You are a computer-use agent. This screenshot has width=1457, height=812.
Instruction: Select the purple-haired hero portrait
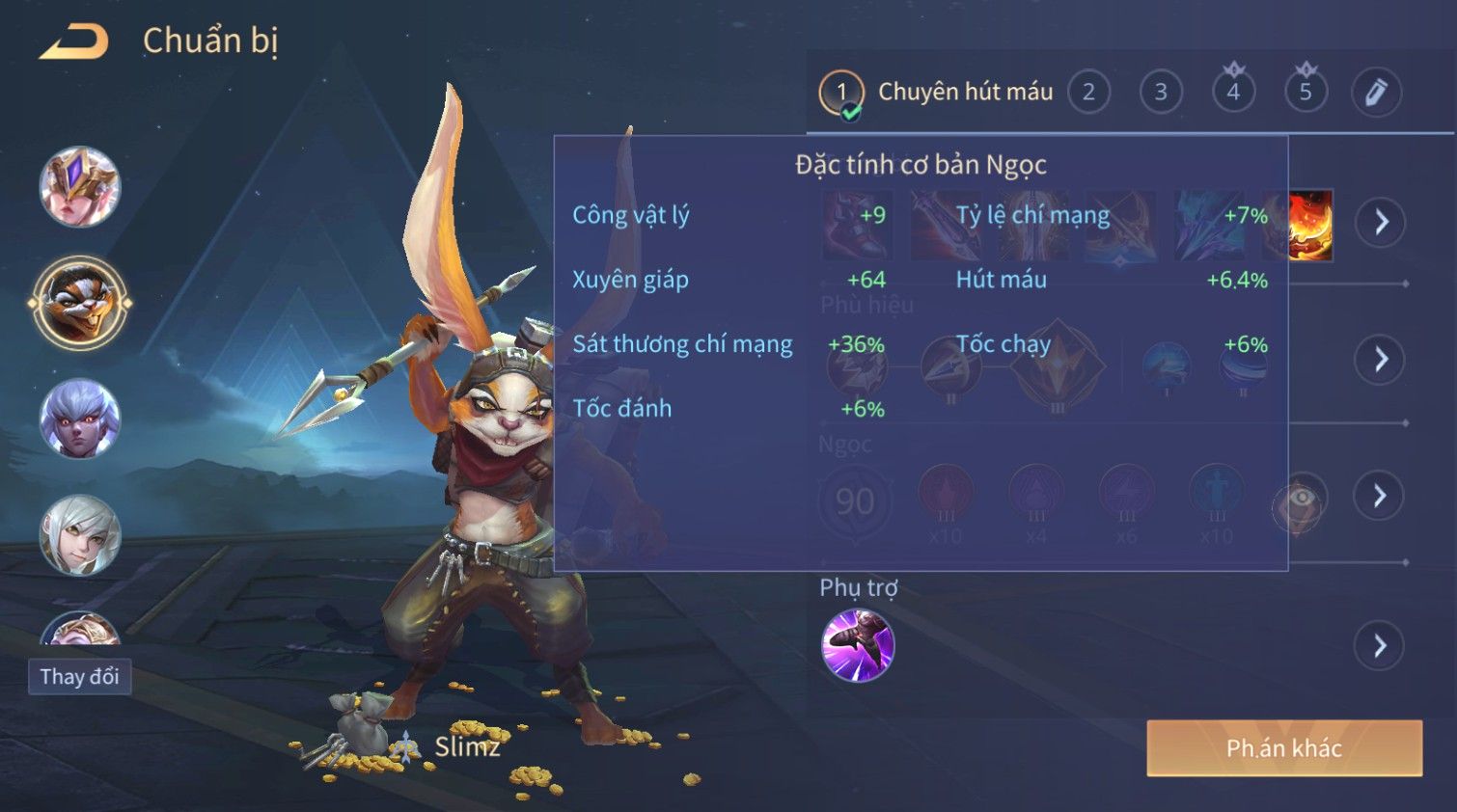tap(80, 419)
